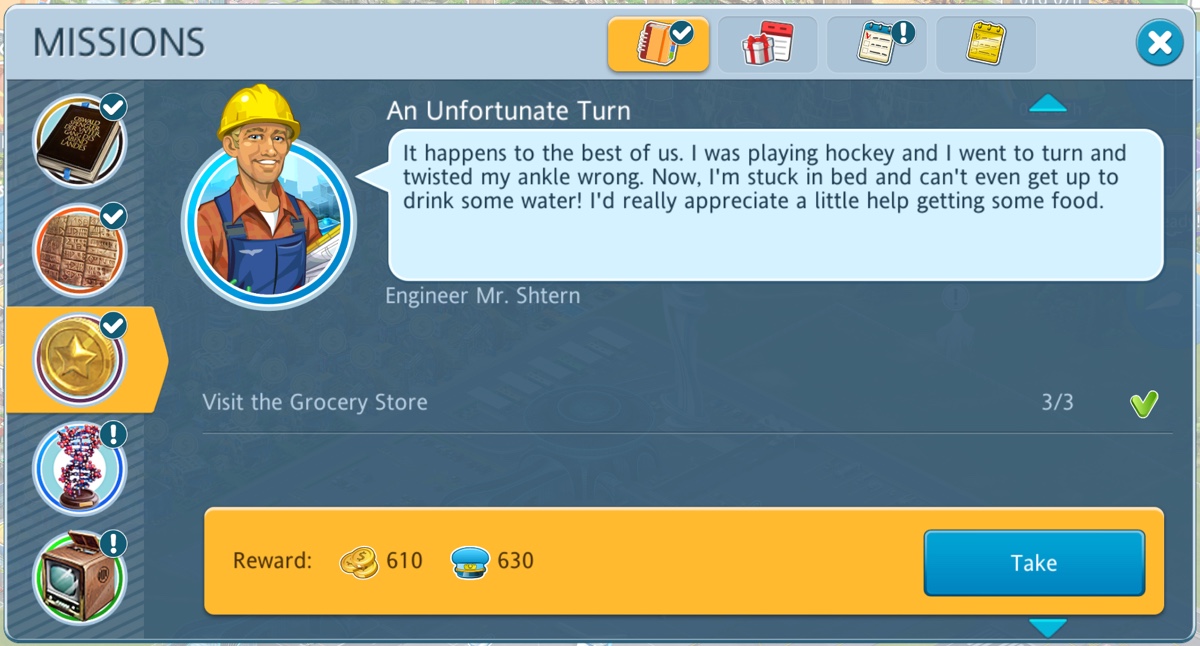Select the DNA helix mission
Screen dimensions: 1200x646
pos(79,468)
